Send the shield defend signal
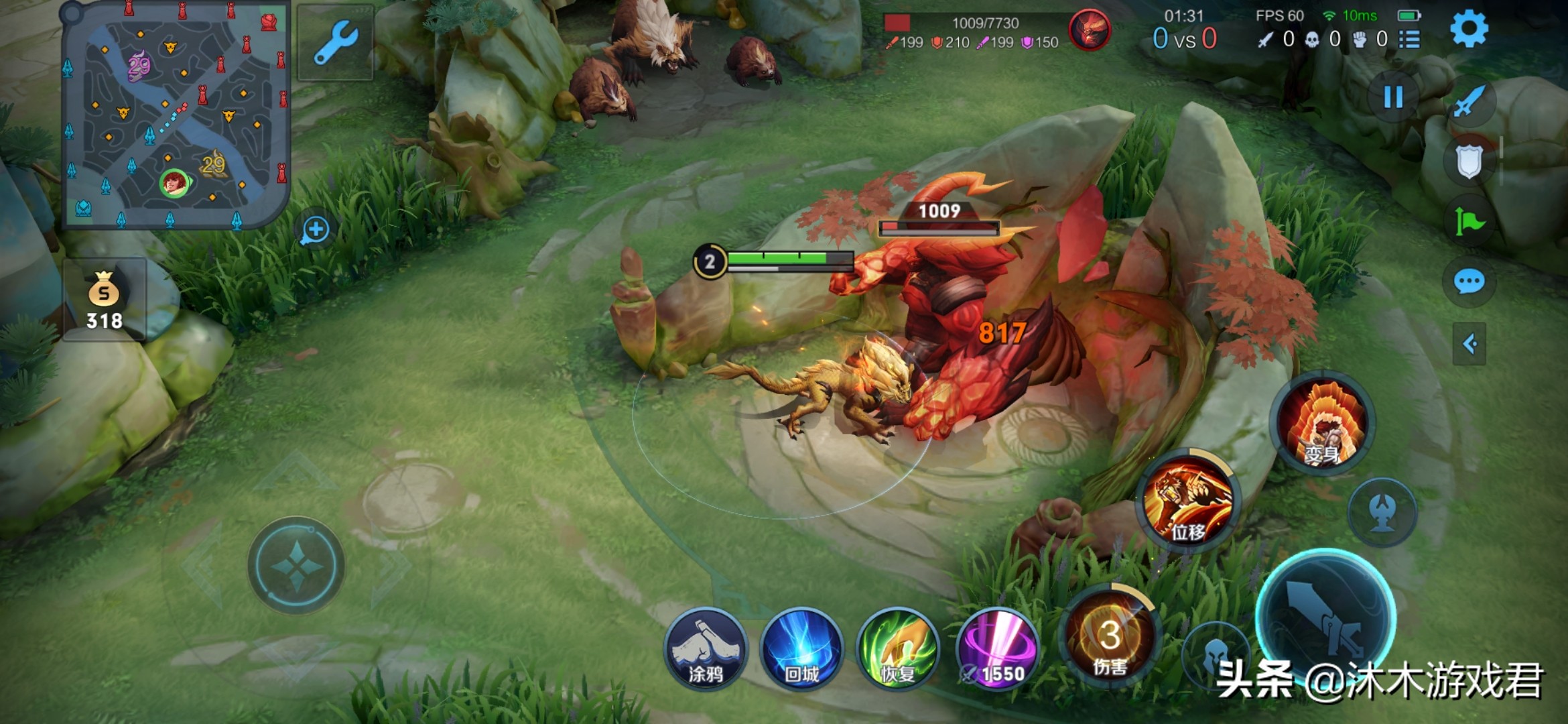The width and height of the screenshot is (1568, 724). (x=1469, y=161)
